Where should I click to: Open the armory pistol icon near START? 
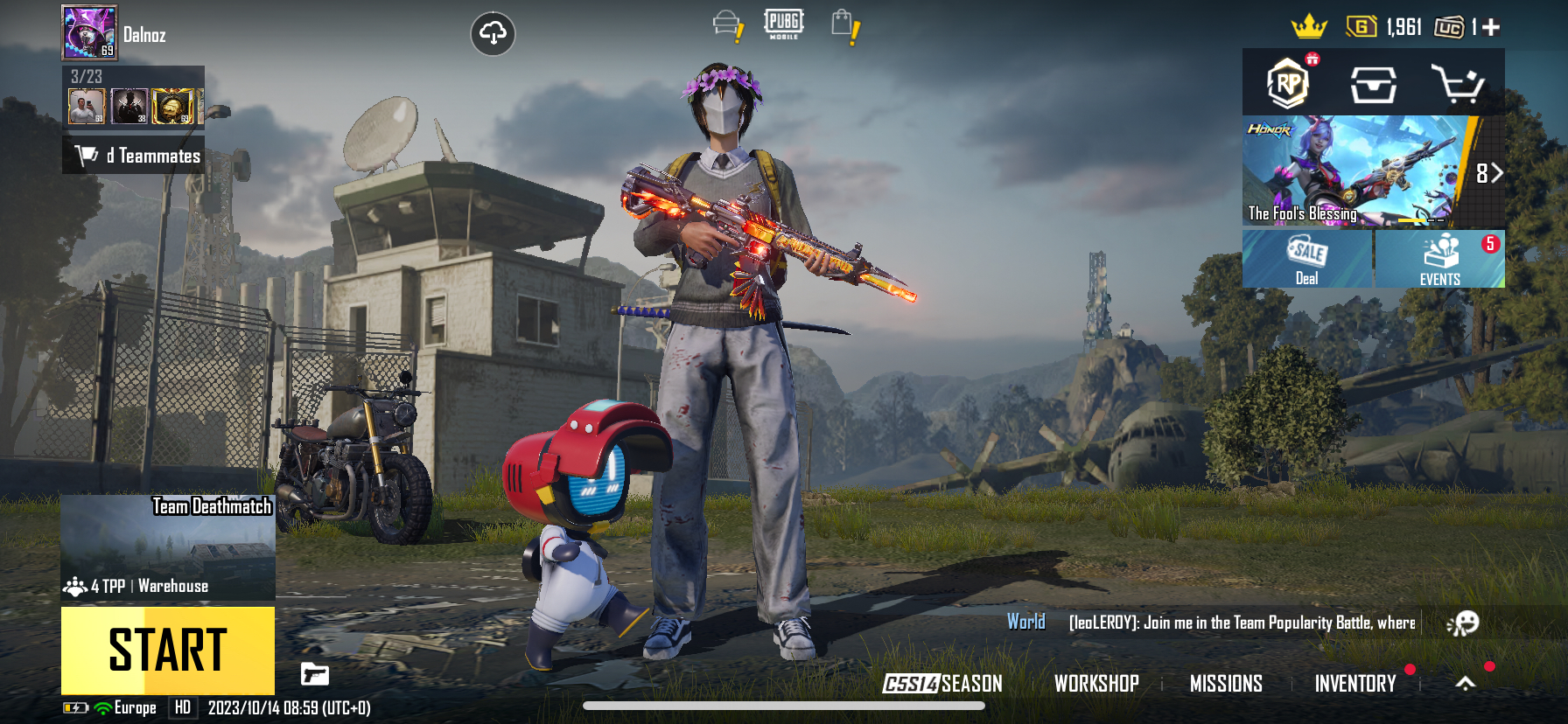click(x=315, y=675)
